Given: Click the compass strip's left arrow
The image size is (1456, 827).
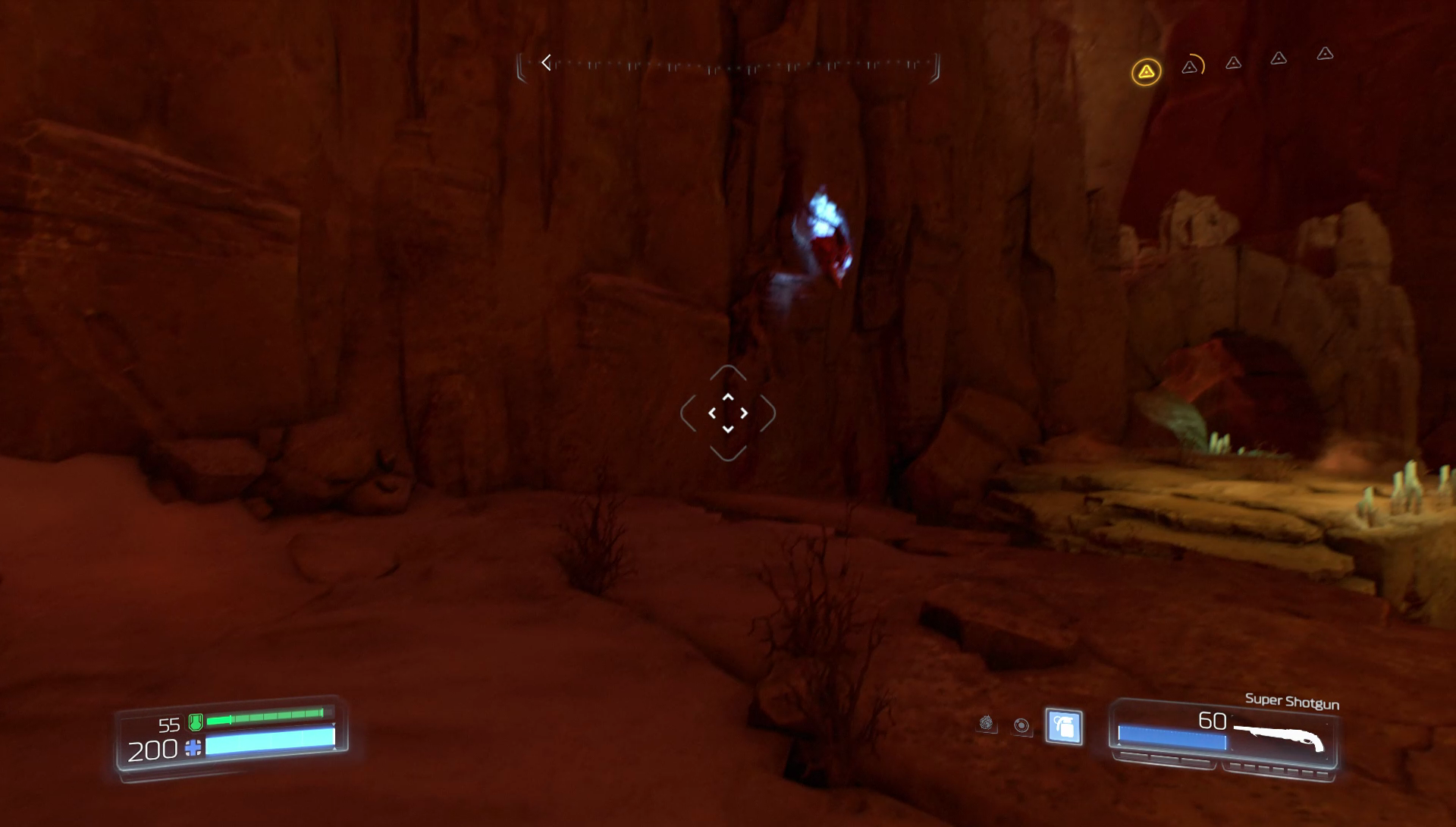Looking at the screenshot, I should [546, 62].
